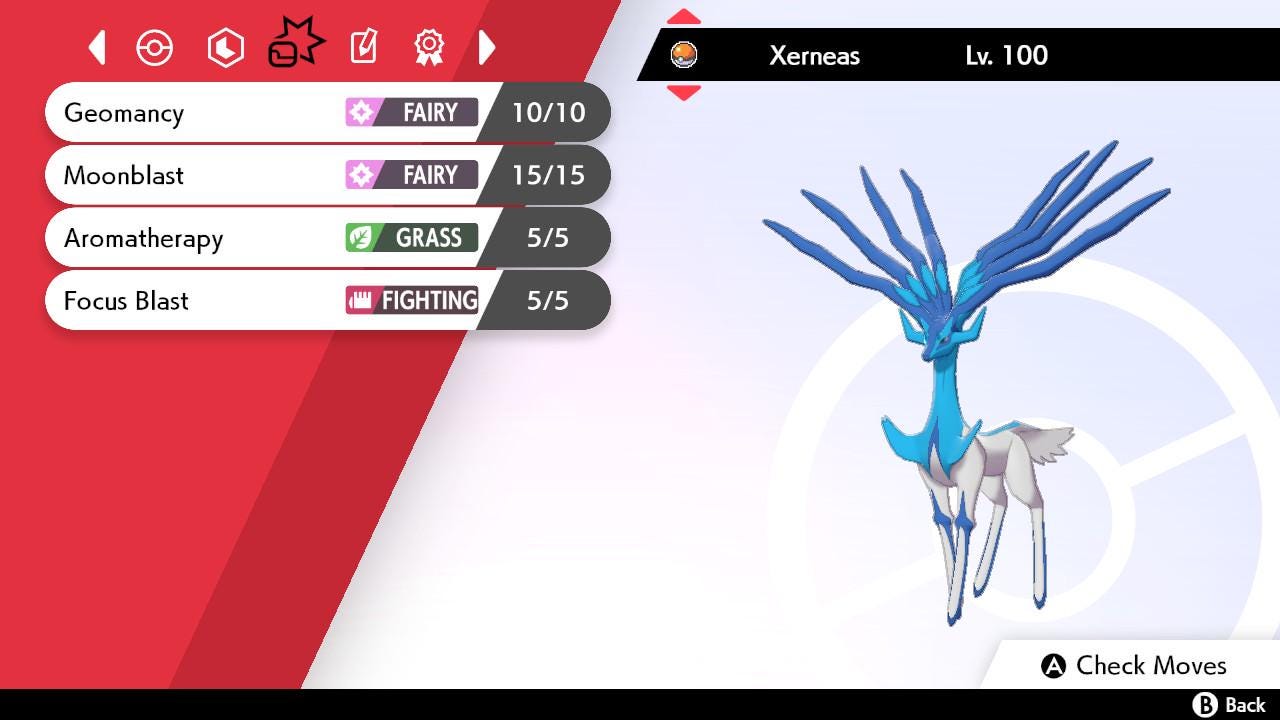
Task: Switch to the memo notes tab
Action: coord(364,47)
